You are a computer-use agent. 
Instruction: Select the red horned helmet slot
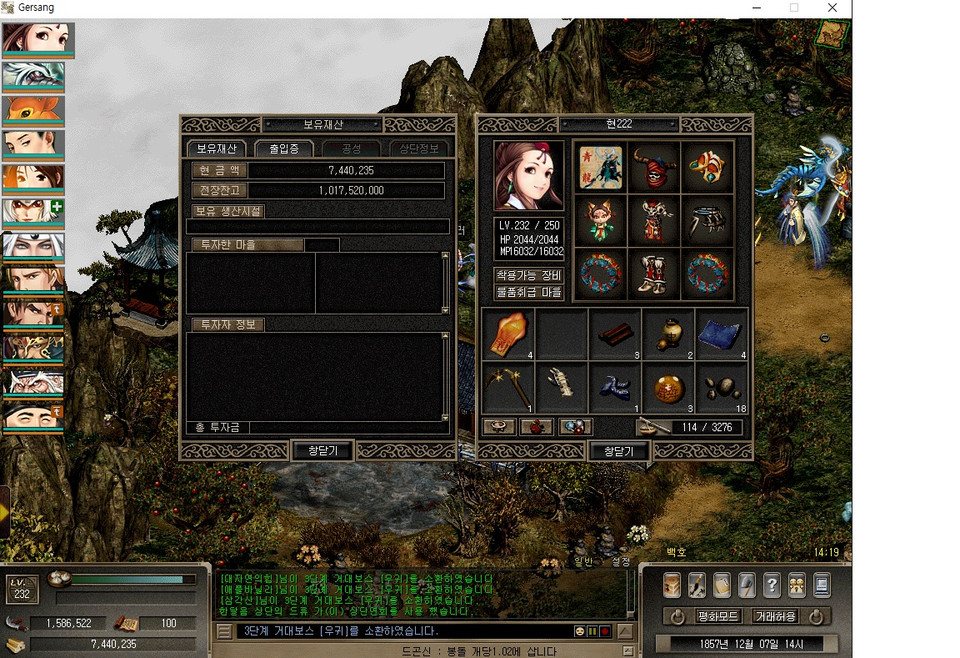click(x=654, y=165)
